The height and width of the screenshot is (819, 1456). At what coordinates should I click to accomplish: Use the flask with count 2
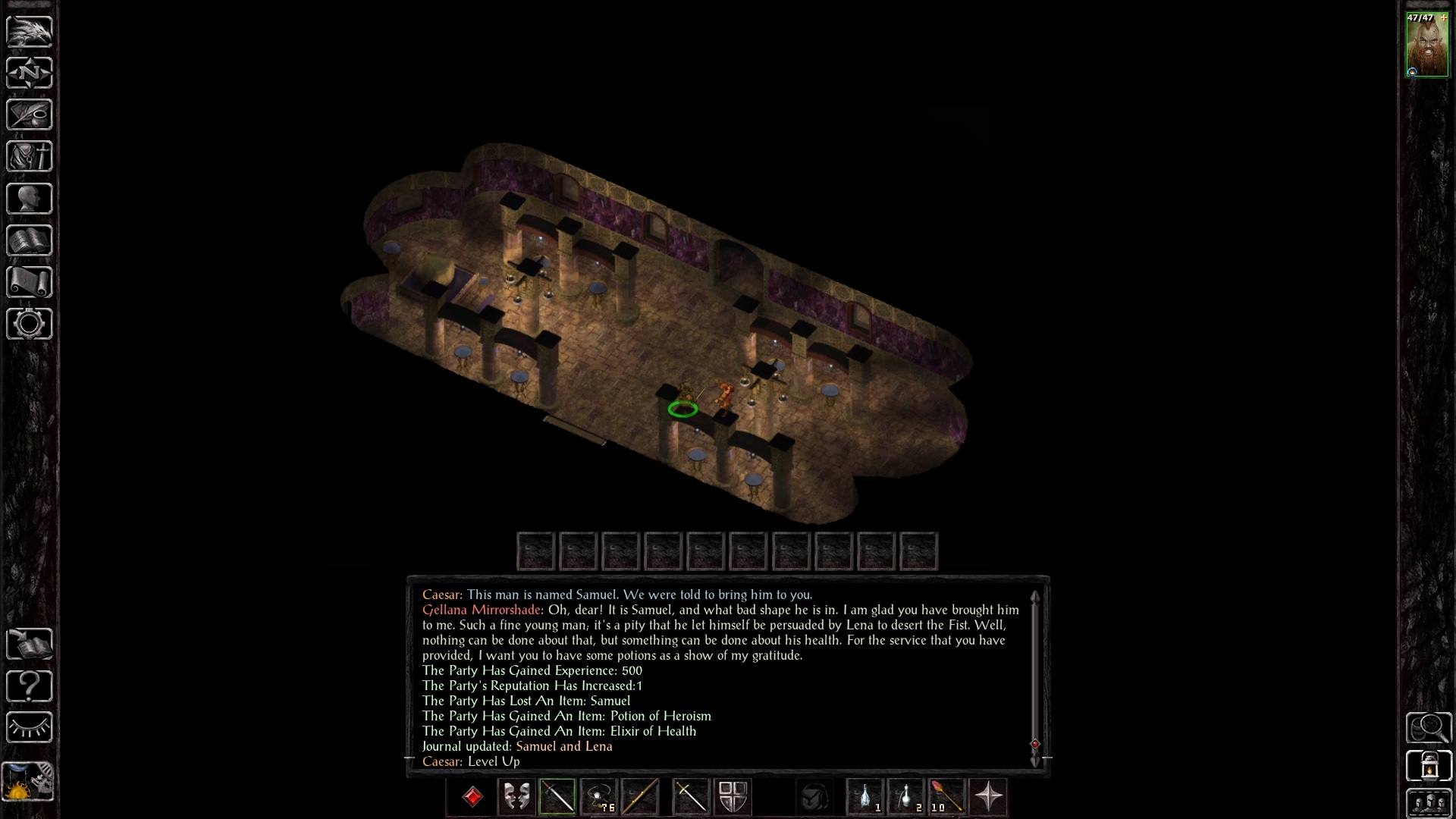pos(906,797)
